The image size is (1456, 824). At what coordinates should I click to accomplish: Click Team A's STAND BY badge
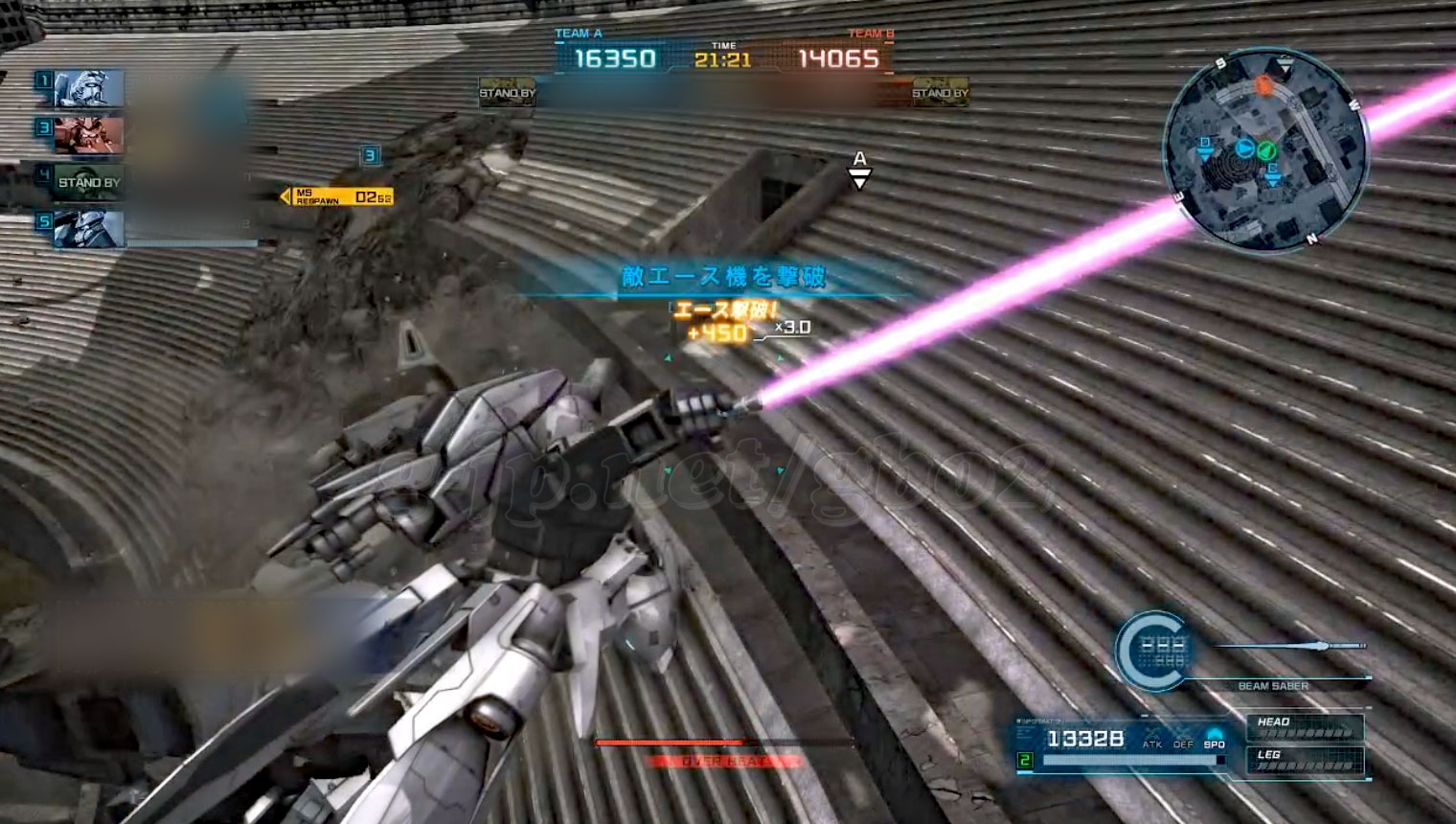508,92
